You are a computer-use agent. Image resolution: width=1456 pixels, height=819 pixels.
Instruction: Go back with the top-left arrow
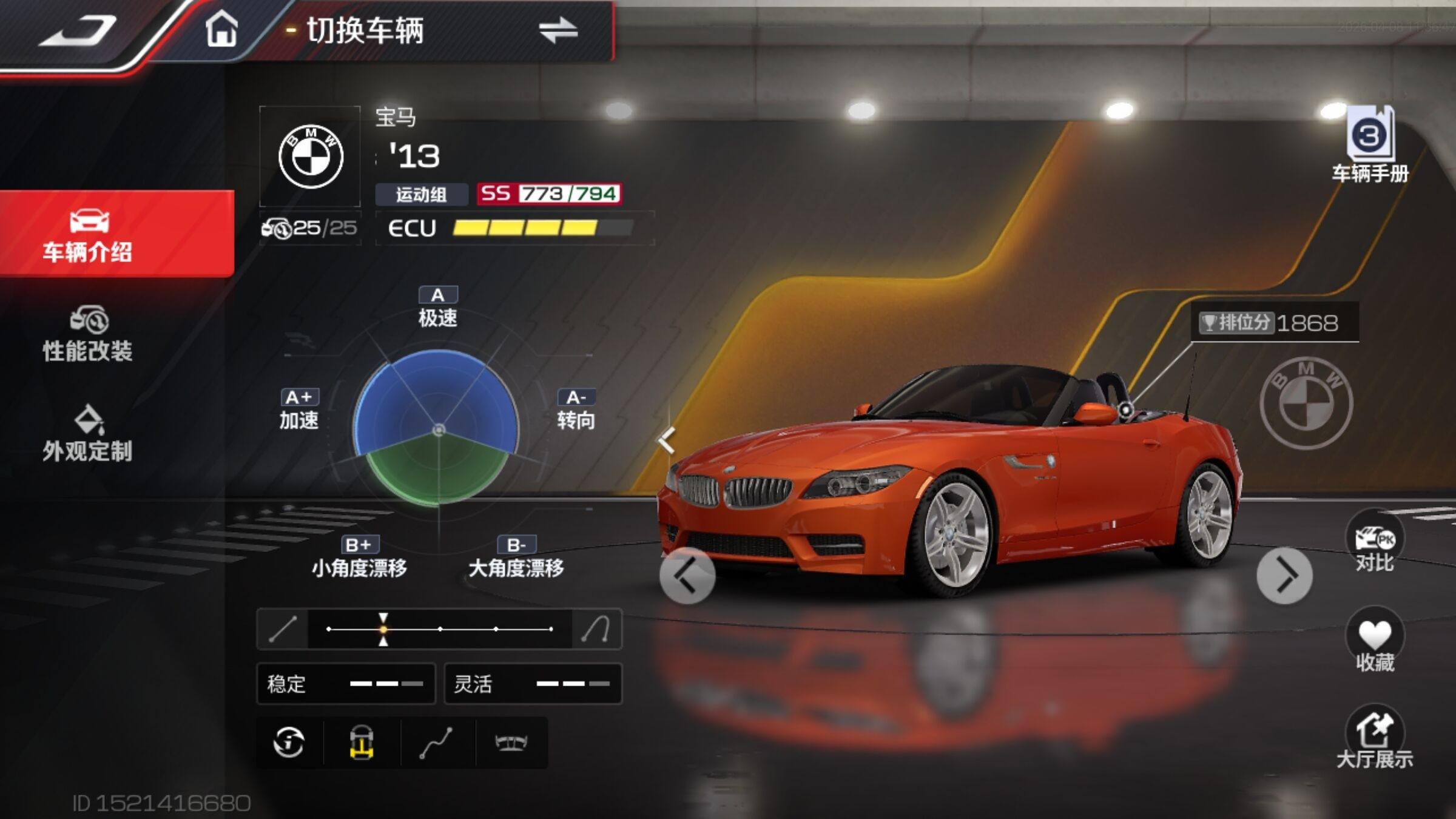tap(79, 32)
